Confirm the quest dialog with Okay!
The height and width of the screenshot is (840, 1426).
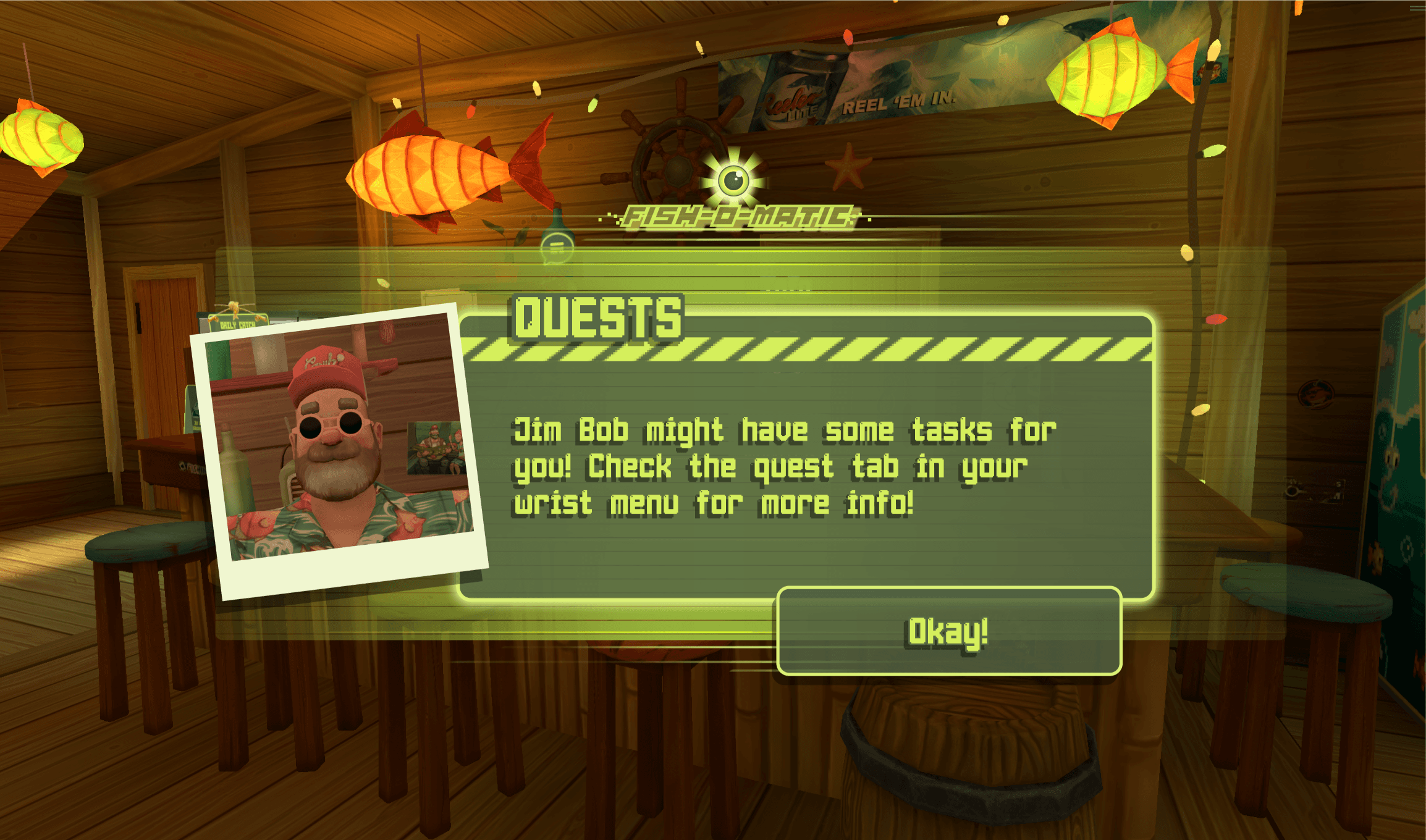point(948,631)
